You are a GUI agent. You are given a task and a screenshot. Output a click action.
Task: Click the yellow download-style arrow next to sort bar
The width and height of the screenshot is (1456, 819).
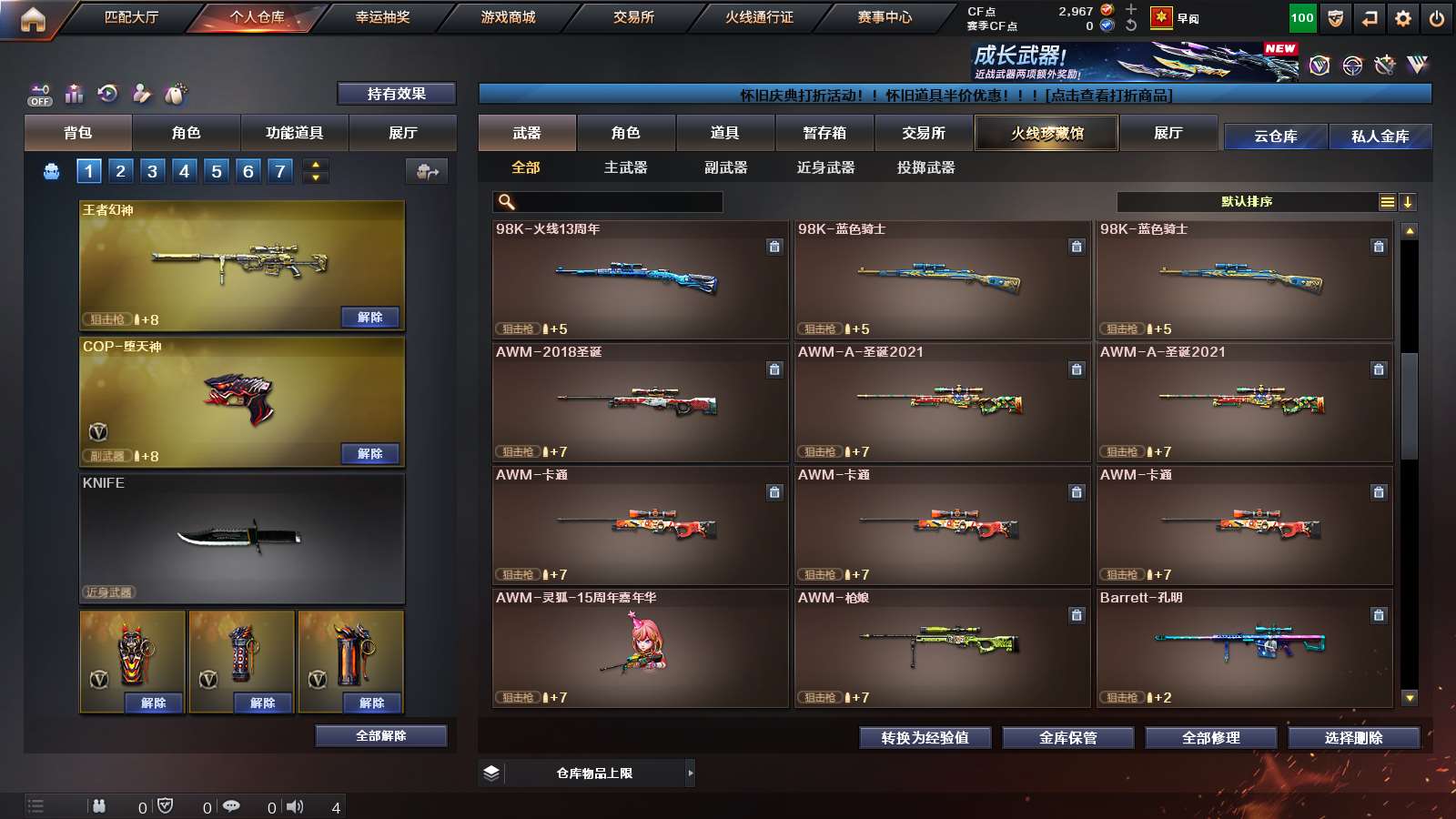[1407, 201]
